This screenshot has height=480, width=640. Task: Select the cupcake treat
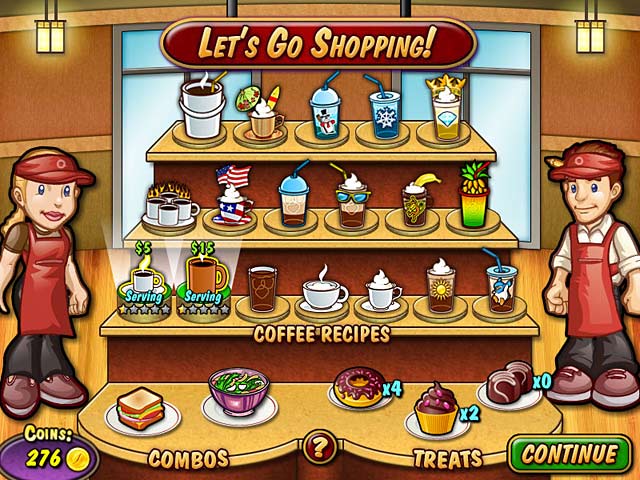pos(437,410)
